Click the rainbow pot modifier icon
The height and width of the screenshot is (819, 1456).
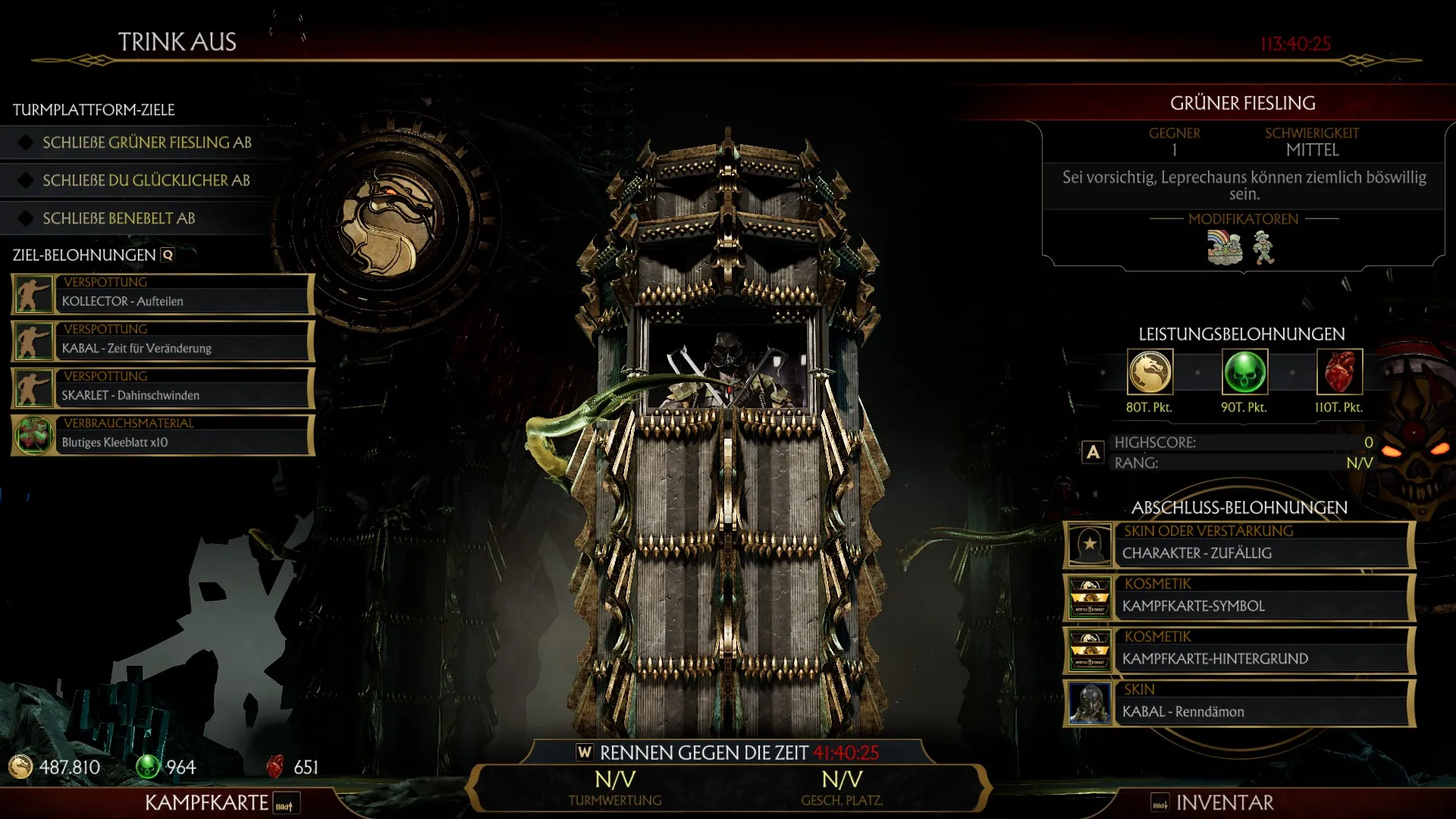1225,248
